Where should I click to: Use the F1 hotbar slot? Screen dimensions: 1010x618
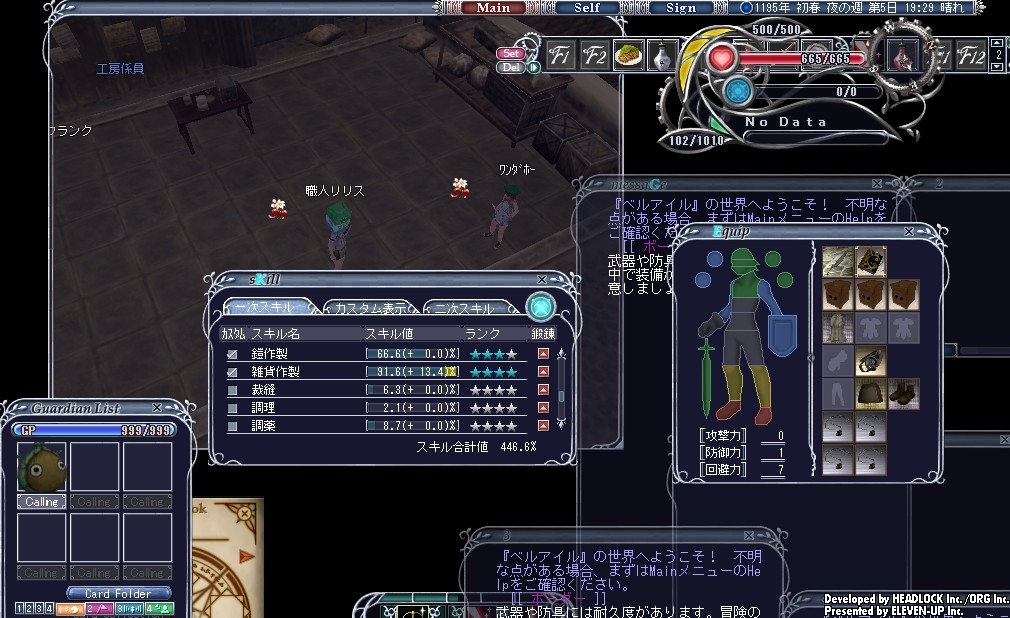(560, 56)
